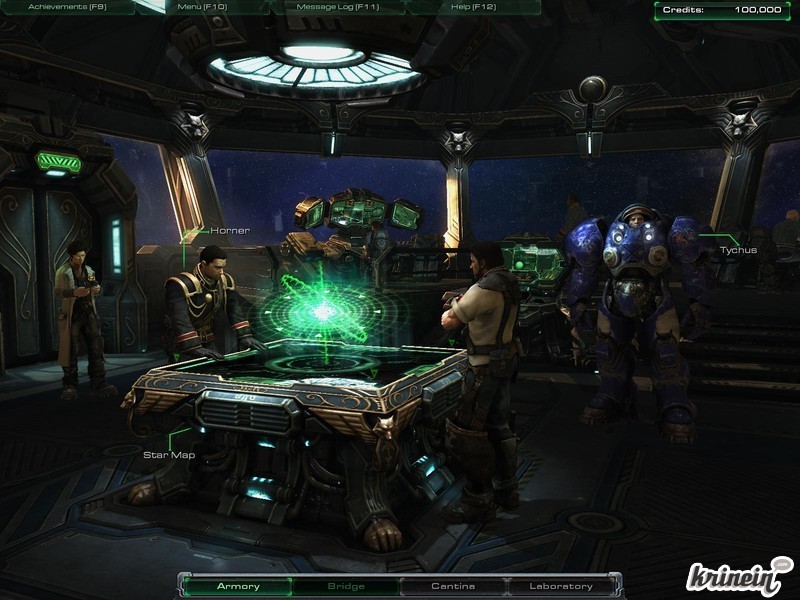Show the Message Log
800x600 pixels.
[x=336, y=7]
